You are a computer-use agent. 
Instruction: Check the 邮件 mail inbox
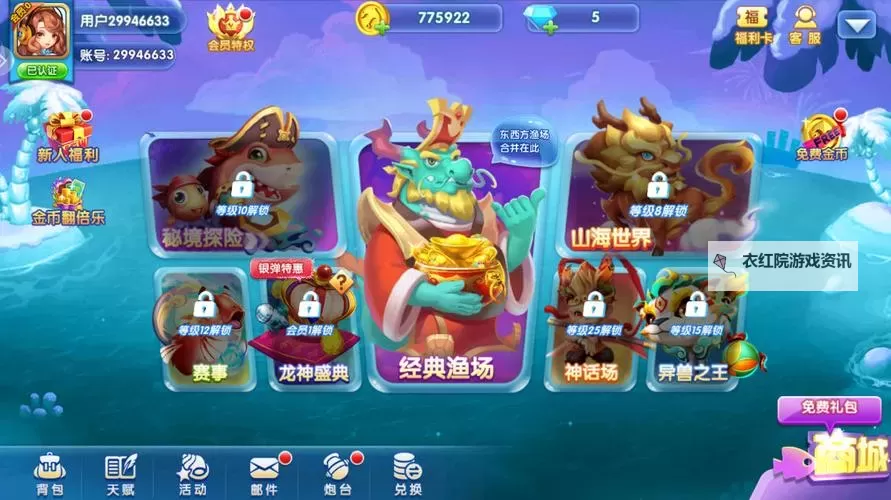(264, 473)
